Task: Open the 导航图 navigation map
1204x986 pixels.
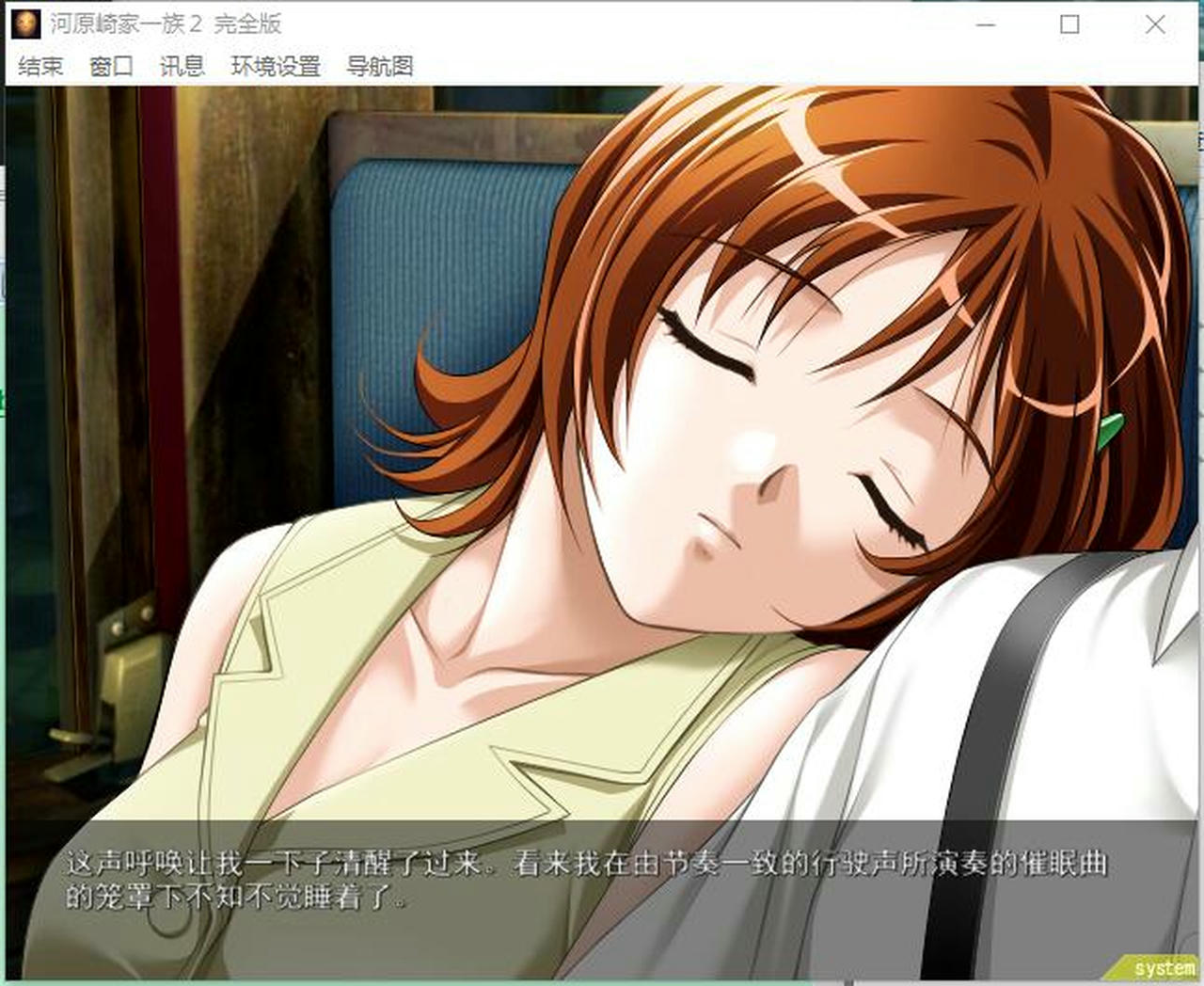Action: pos(381,67)
